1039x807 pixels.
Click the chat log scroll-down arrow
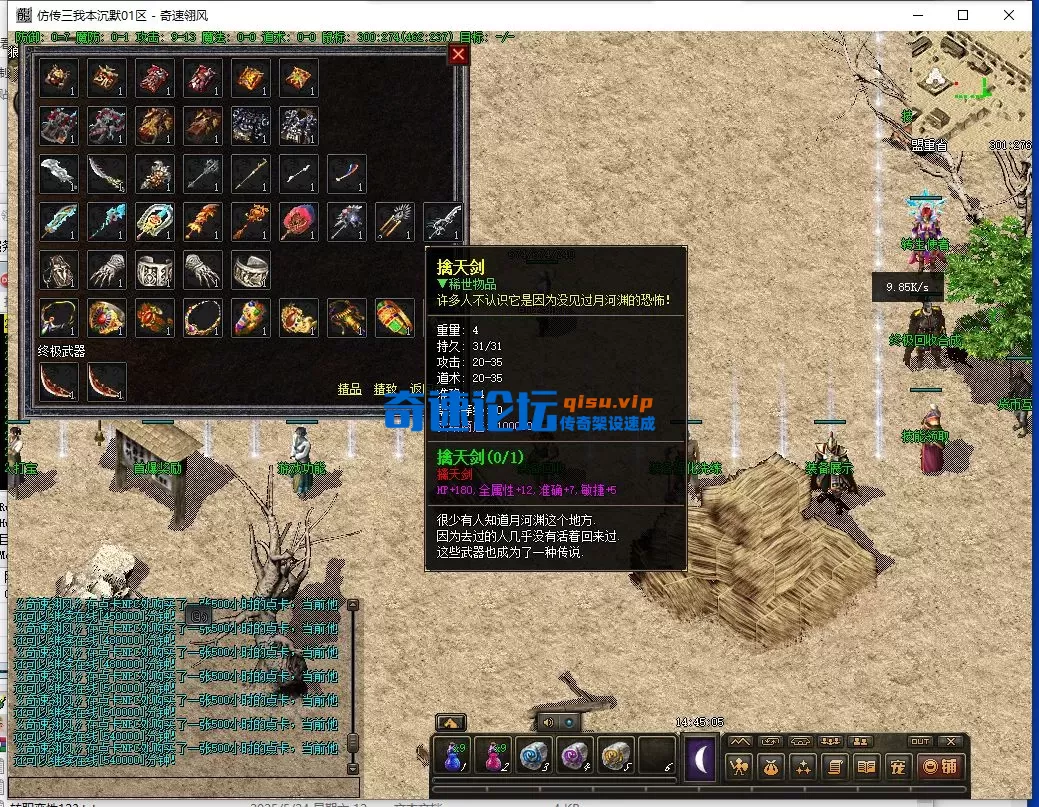(351, 768)
